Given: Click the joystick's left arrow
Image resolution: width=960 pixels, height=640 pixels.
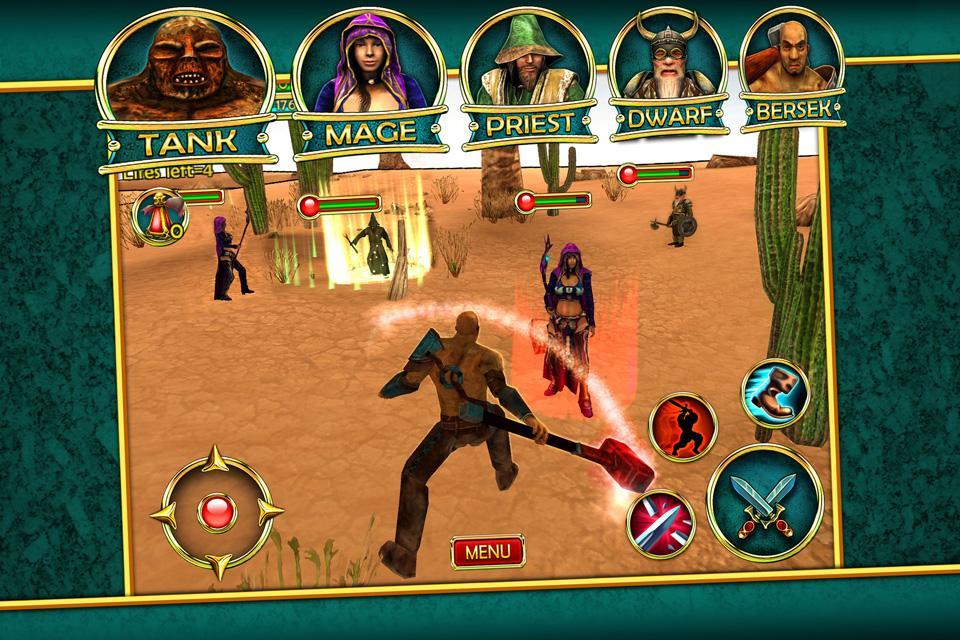Looking at the screenshot, I should [162, 514].
